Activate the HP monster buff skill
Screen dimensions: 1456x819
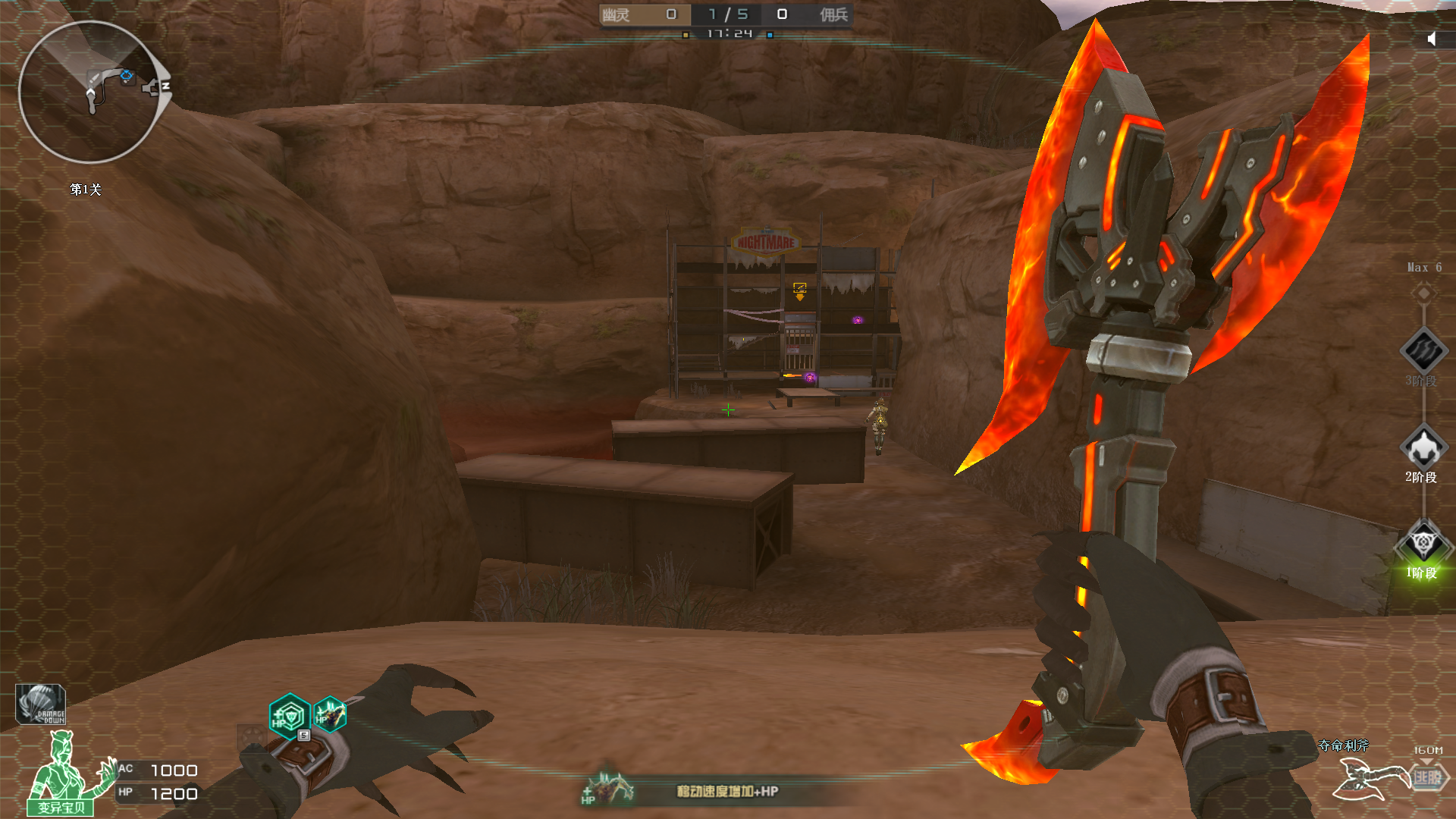pyautogui.click(x=331, y=714)
